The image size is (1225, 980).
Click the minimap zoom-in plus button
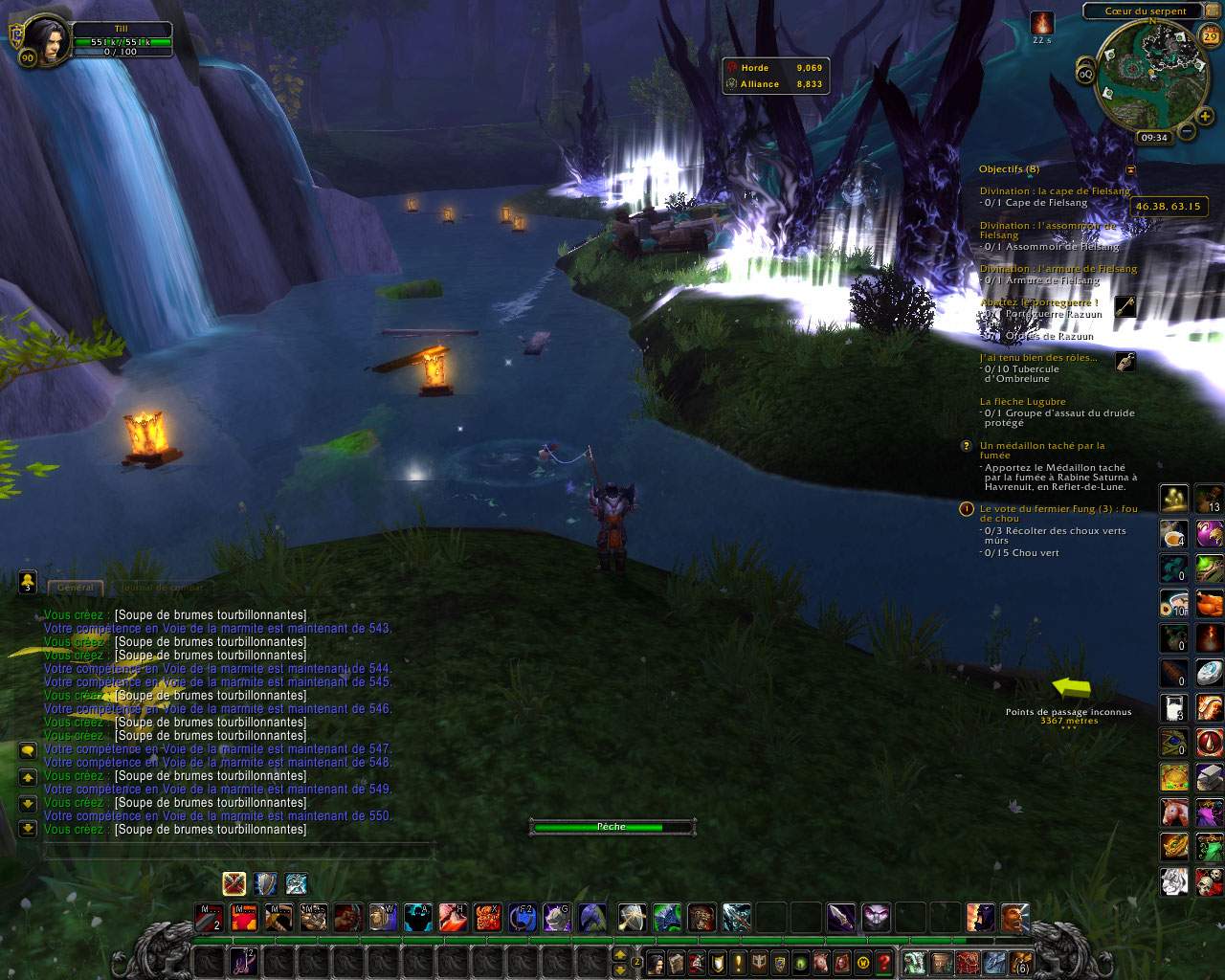tap(1205, 117)
